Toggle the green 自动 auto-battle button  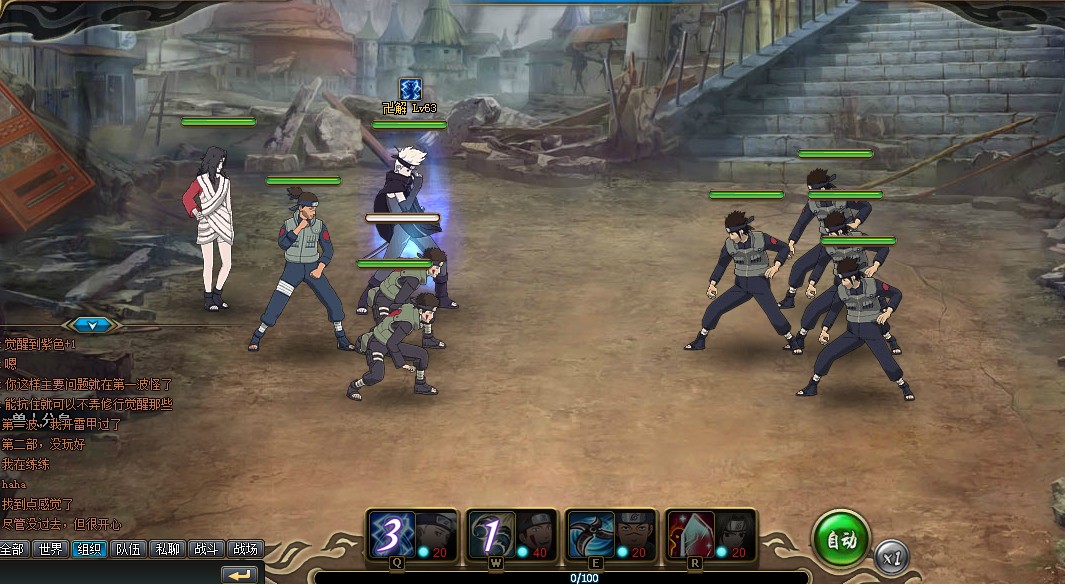(x=840, y=541)
